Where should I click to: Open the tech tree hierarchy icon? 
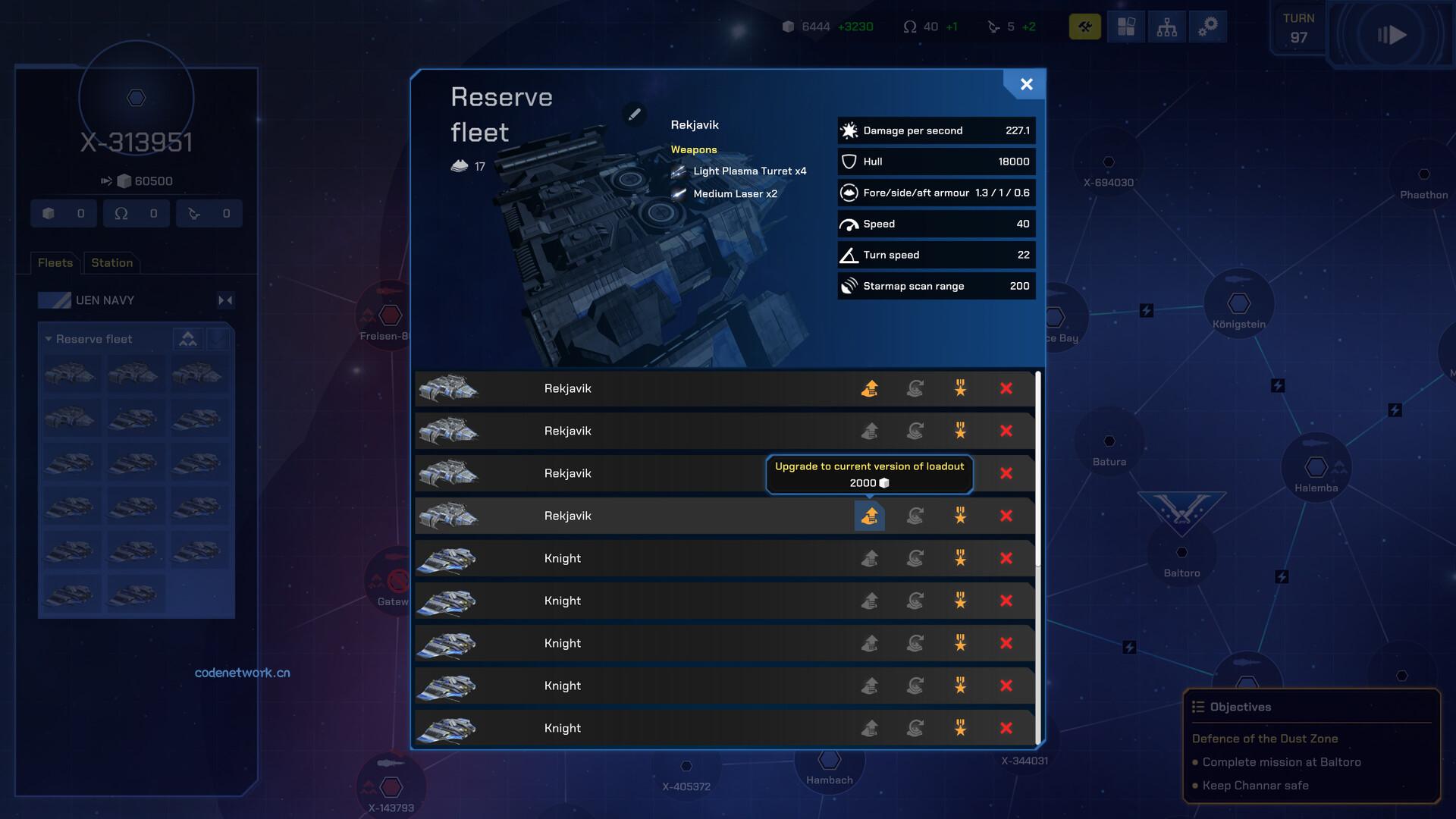[1166, 27]
